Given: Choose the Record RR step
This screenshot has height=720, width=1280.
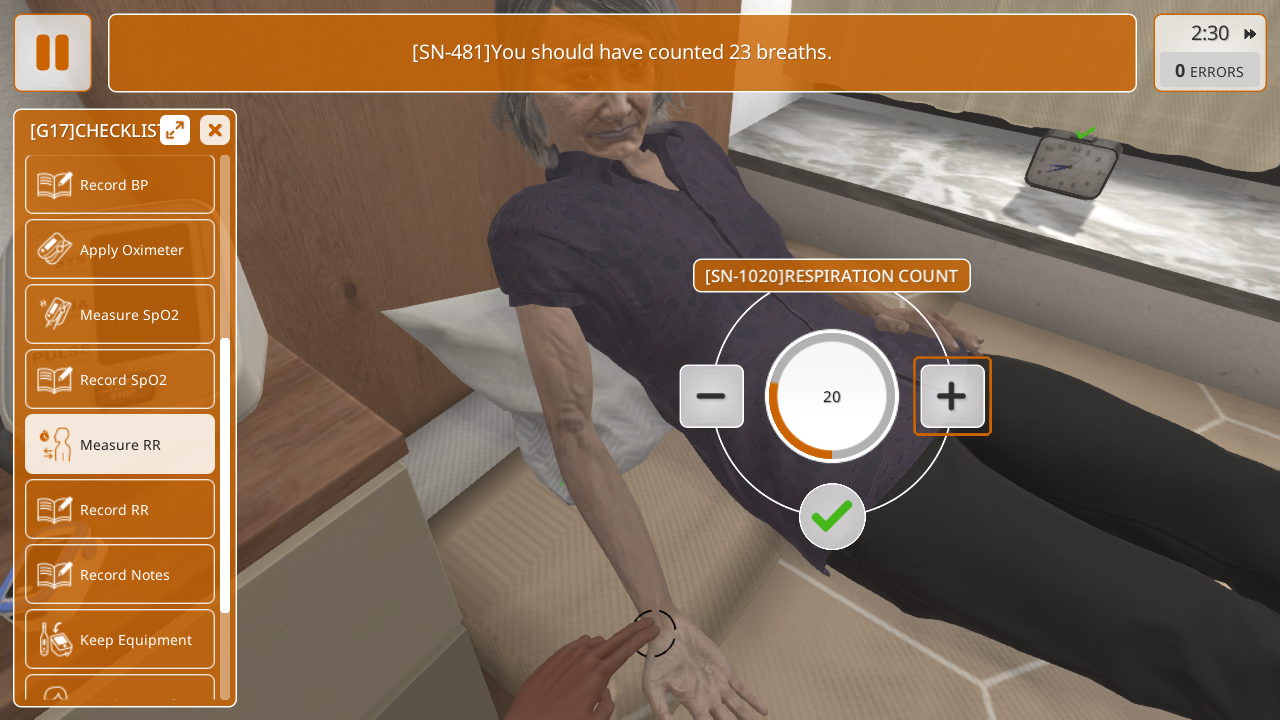Looking at the screenshot, I should tap(120, 510).
